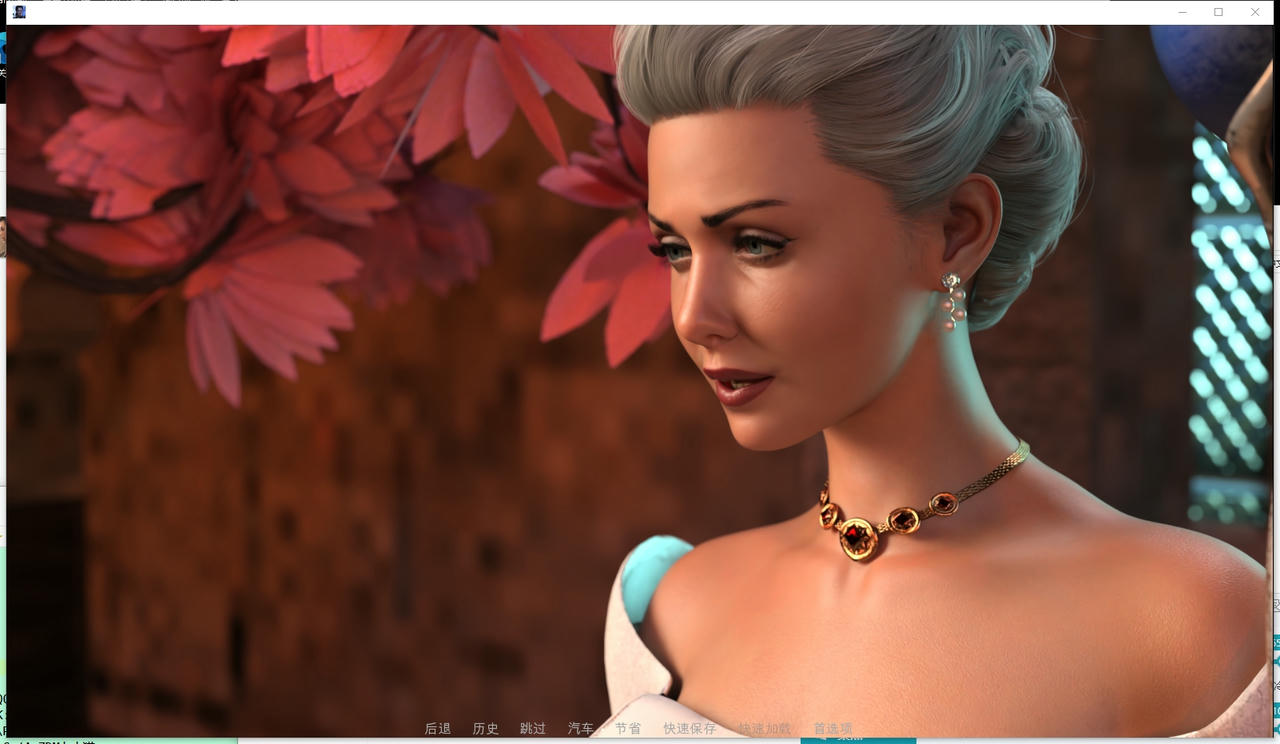Minimize the game window
The image size is (1280, 744).
click(1182, 12)
